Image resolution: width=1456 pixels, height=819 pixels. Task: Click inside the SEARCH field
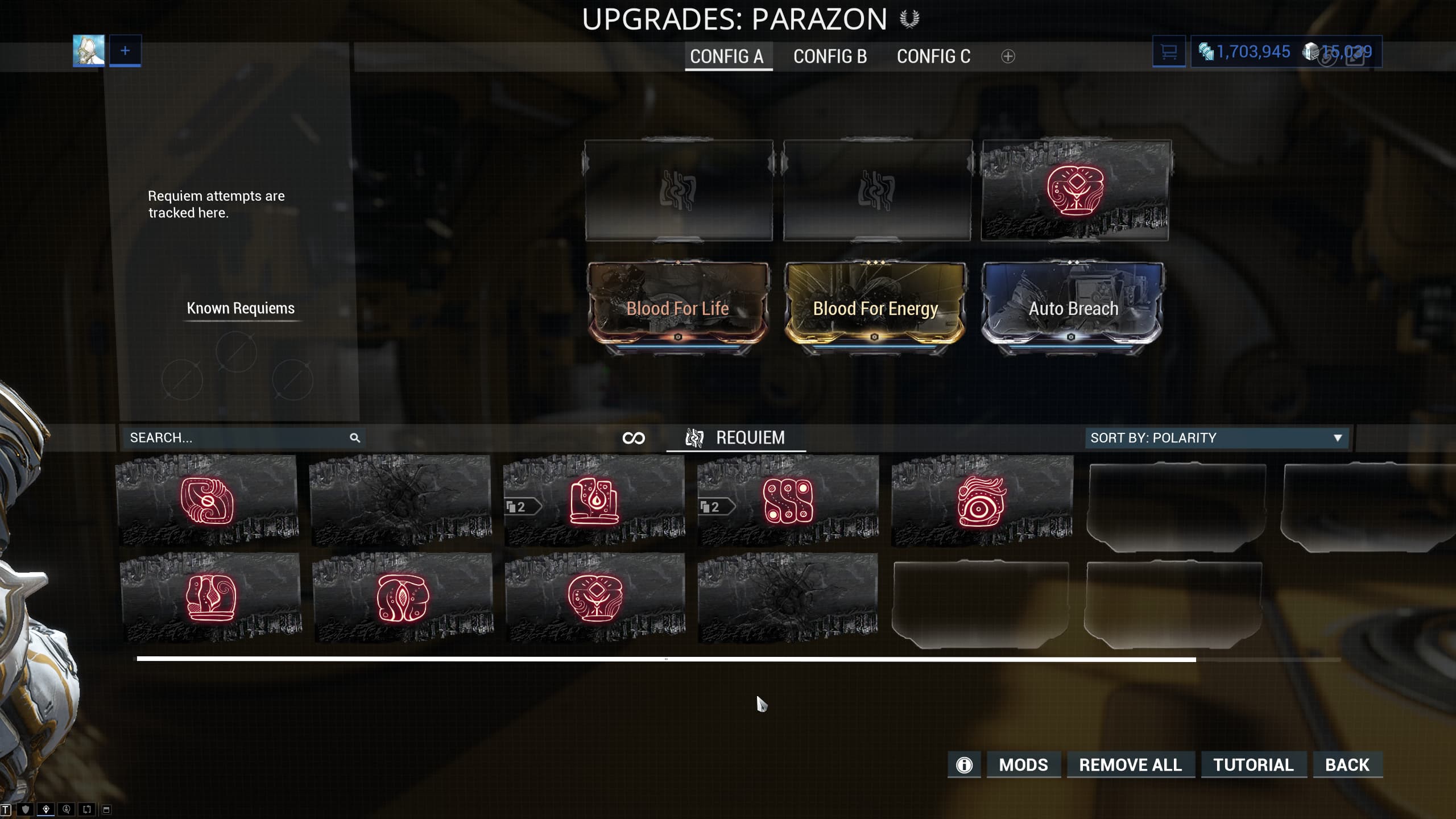[x=227, y=438]
